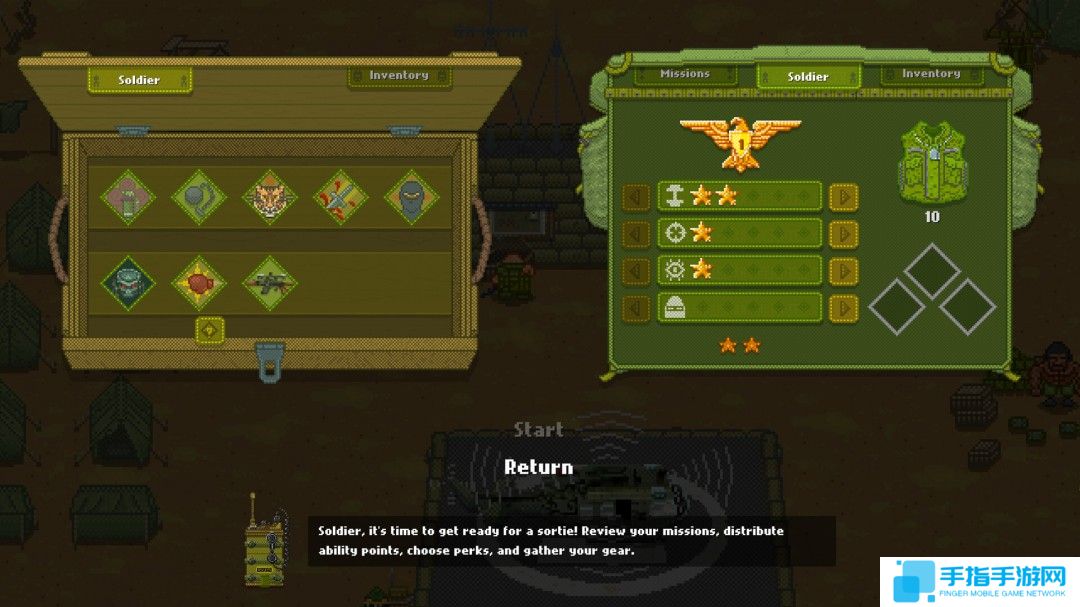
Task: Select the ball and chain perk
Action: 199,198
